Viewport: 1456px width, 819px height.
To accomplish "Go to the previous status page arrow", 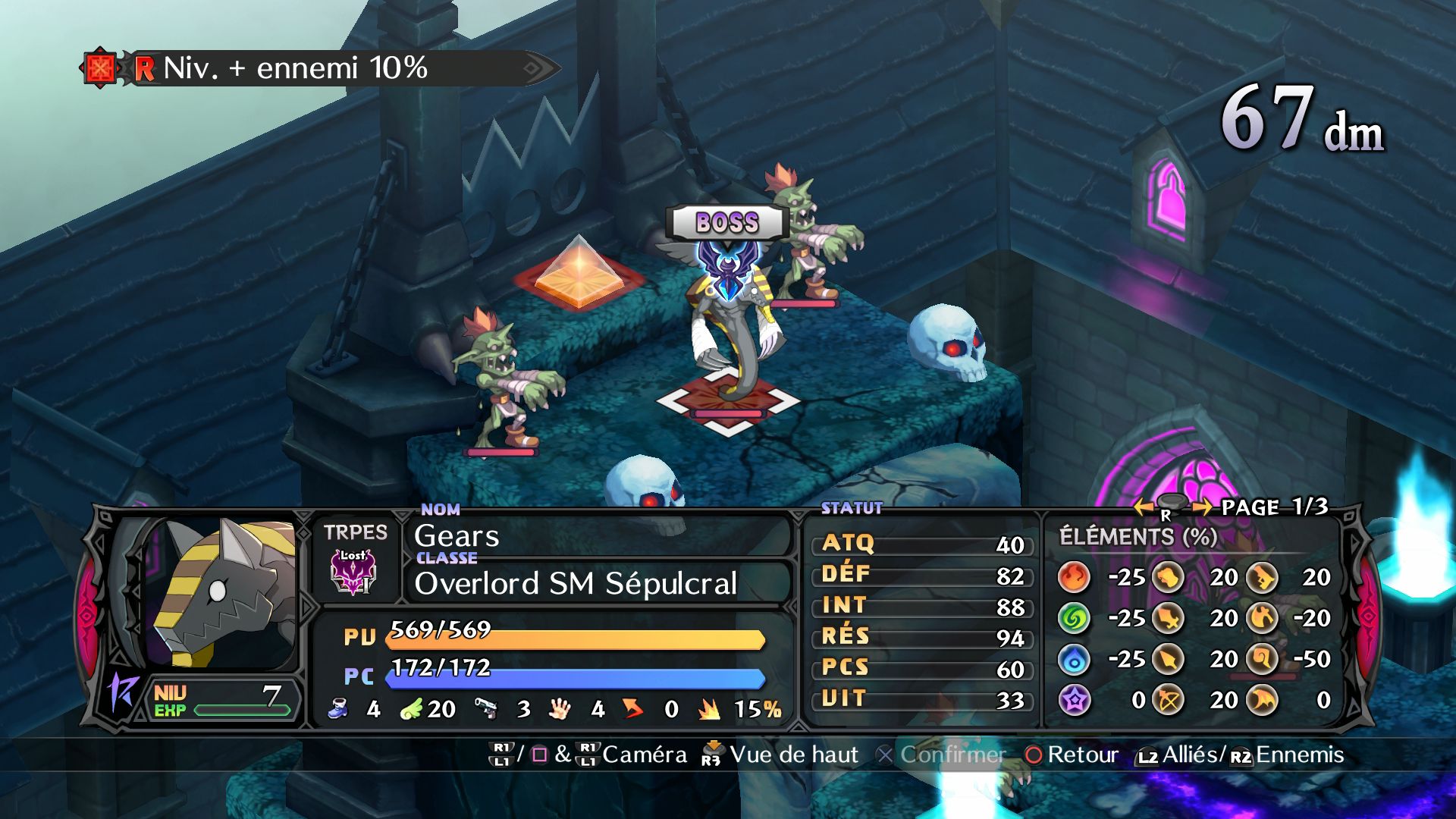I will tap(1144, 507).
